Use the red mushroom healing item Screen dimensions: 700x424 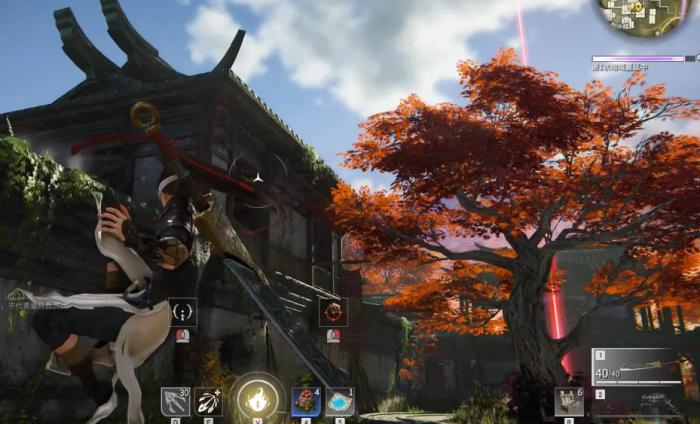[306, 402]
